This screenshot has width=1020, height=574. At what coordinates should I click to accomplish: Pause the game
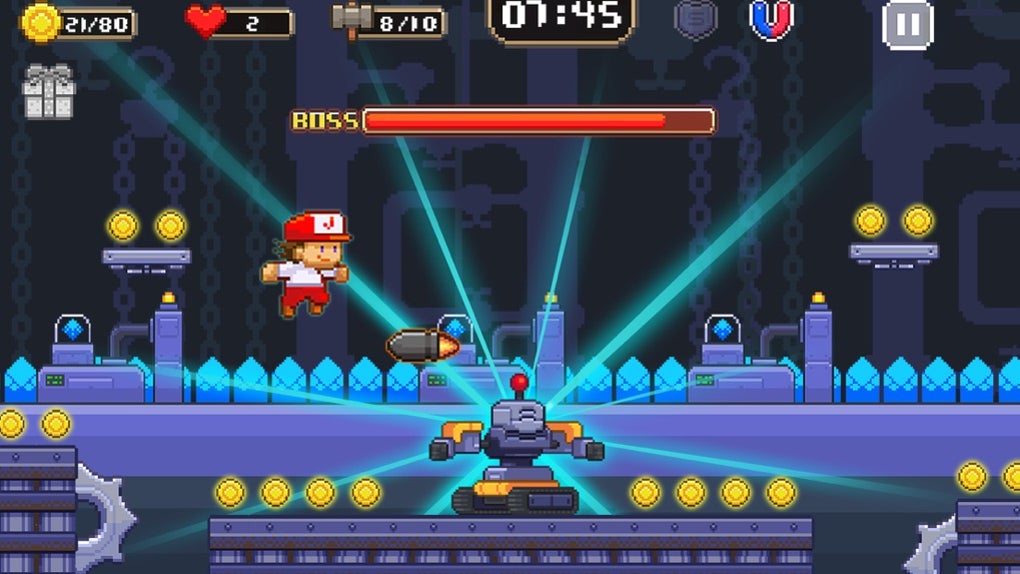[907, 24]
